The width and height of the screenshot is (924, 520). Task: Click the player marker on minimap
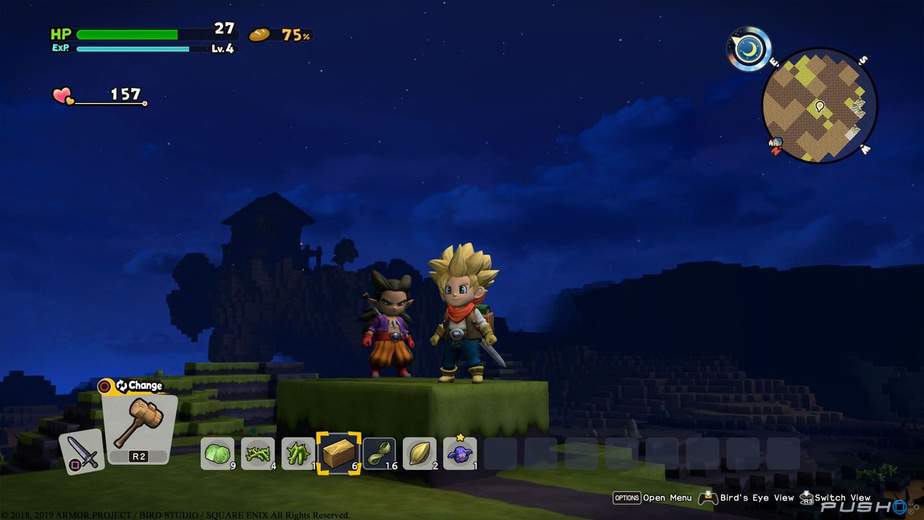tap(819, 105)
